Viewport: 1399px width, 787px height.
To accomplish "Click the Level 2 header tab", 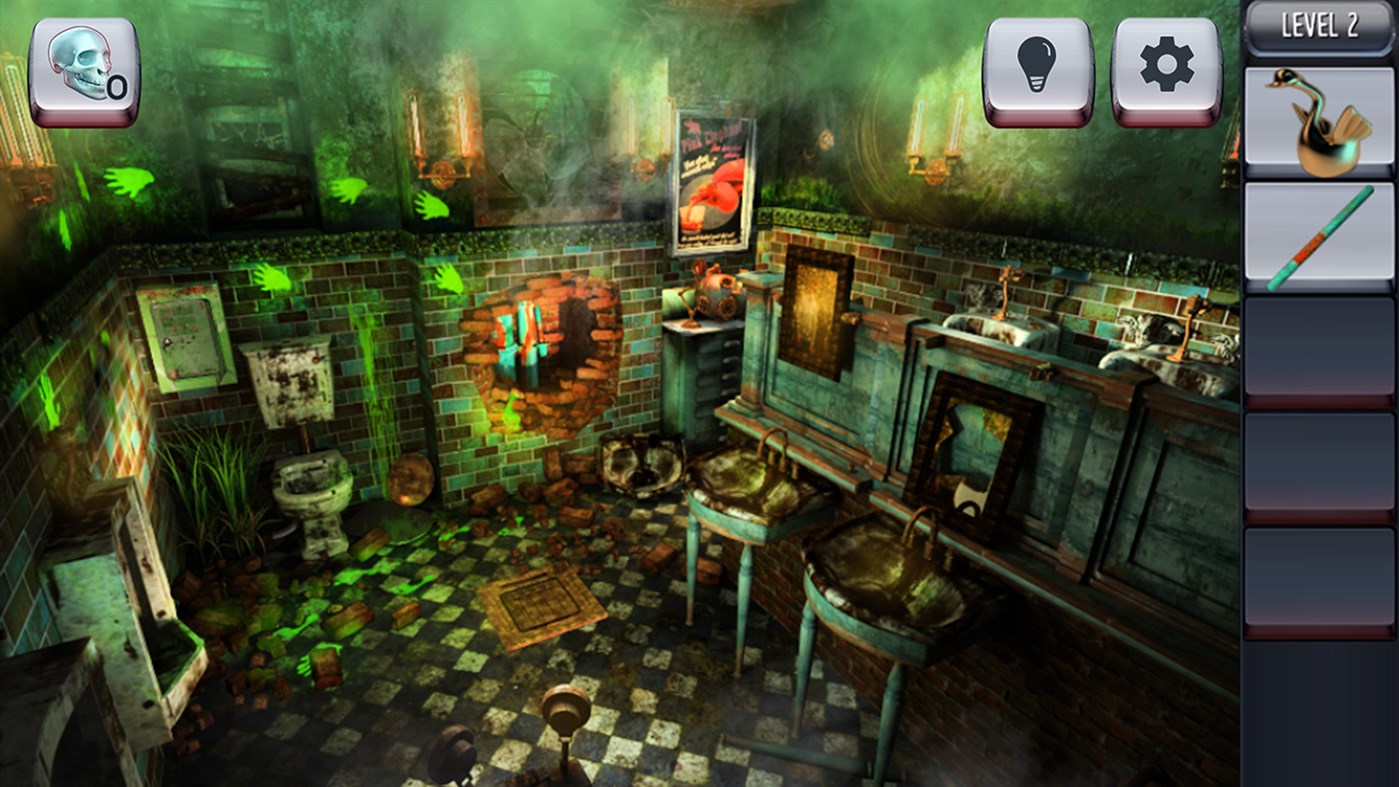I will (x=1316, y=27).
